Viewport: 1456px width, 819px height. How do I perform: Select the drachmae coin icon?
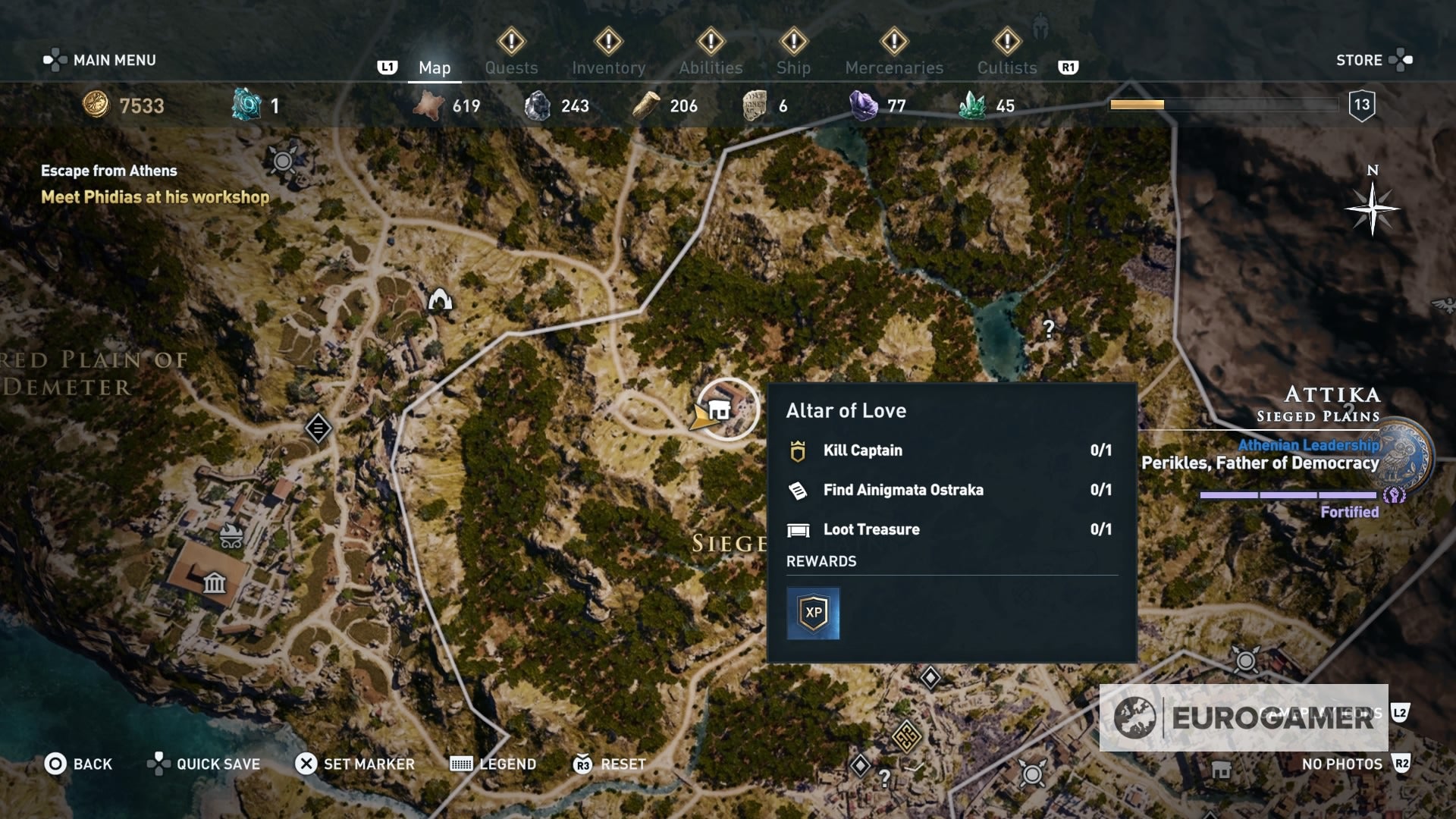click(x=98, y=106)
